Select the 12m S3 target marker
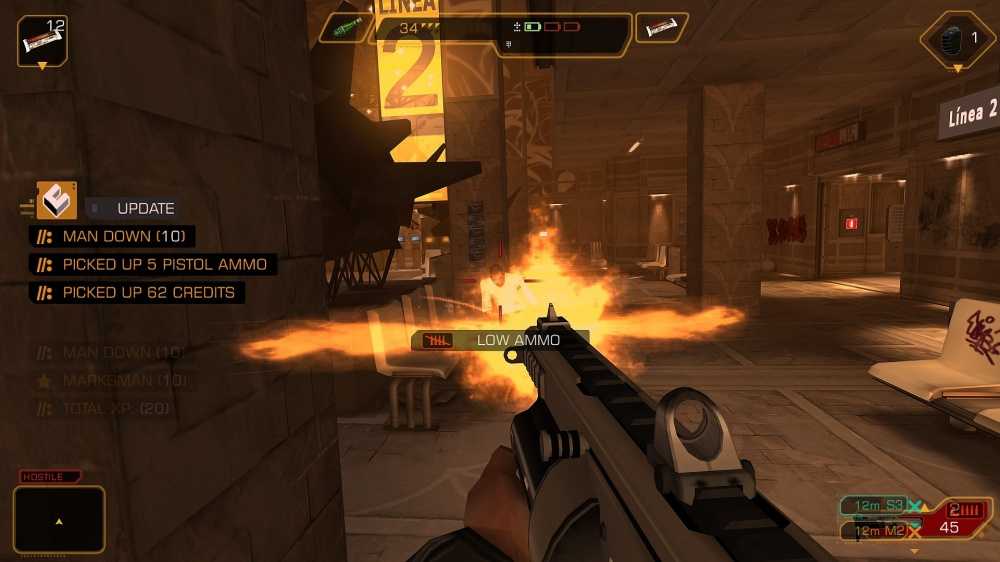Screen dimensions: 1000x562 point(874,506)
